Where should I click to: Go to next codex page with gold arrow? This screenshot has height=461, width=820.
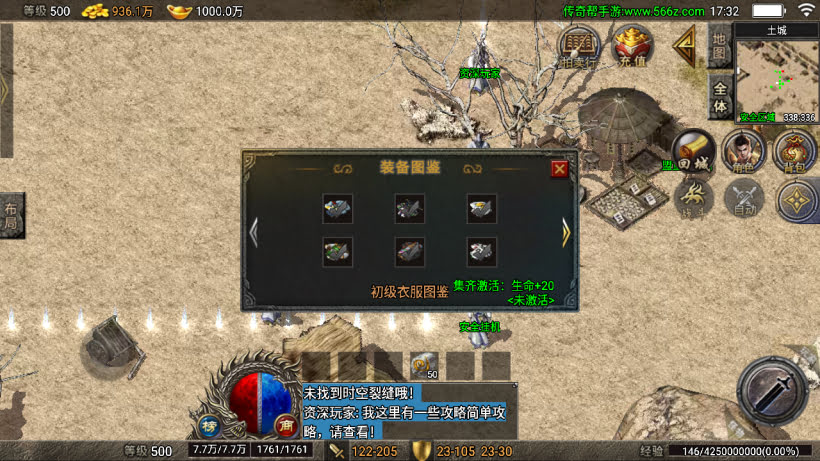[566, 233]
